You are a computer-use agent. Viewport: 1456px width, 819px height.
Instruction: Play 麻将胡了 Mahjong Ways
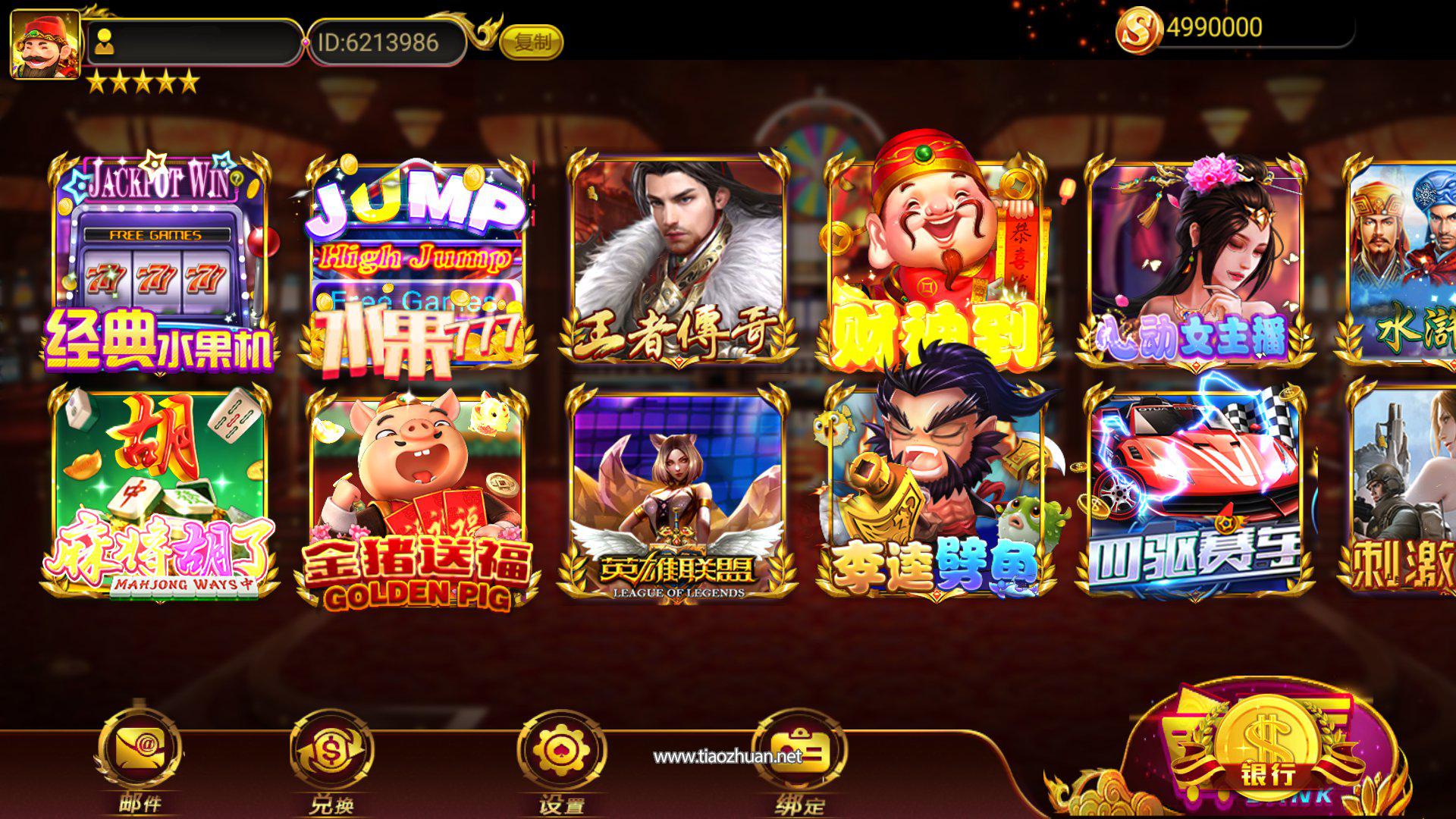click(x=159, y=493)
